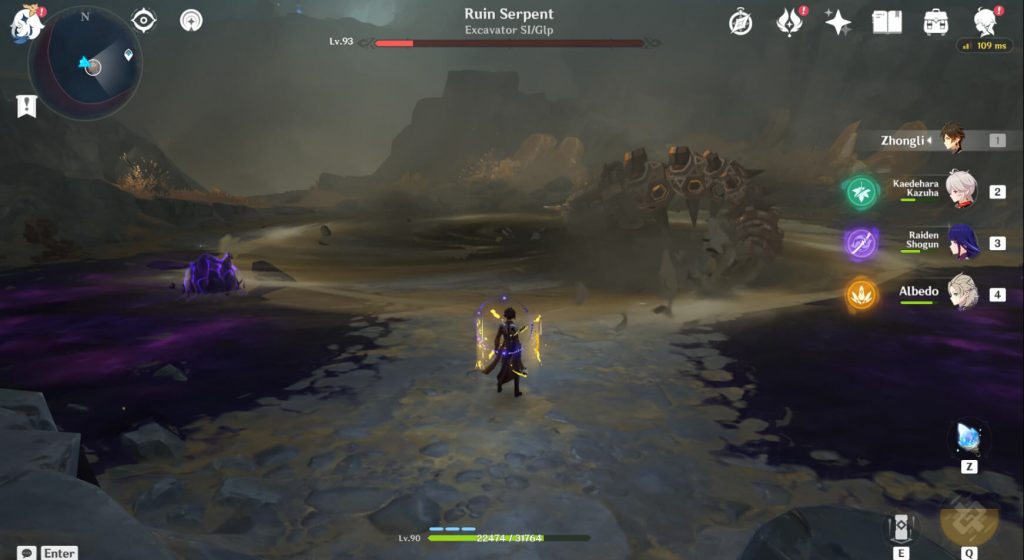Unleash Zhongli's golden Elemental Burst
The height and width of the screenshot is (560, 1024).
coord(968,520)
